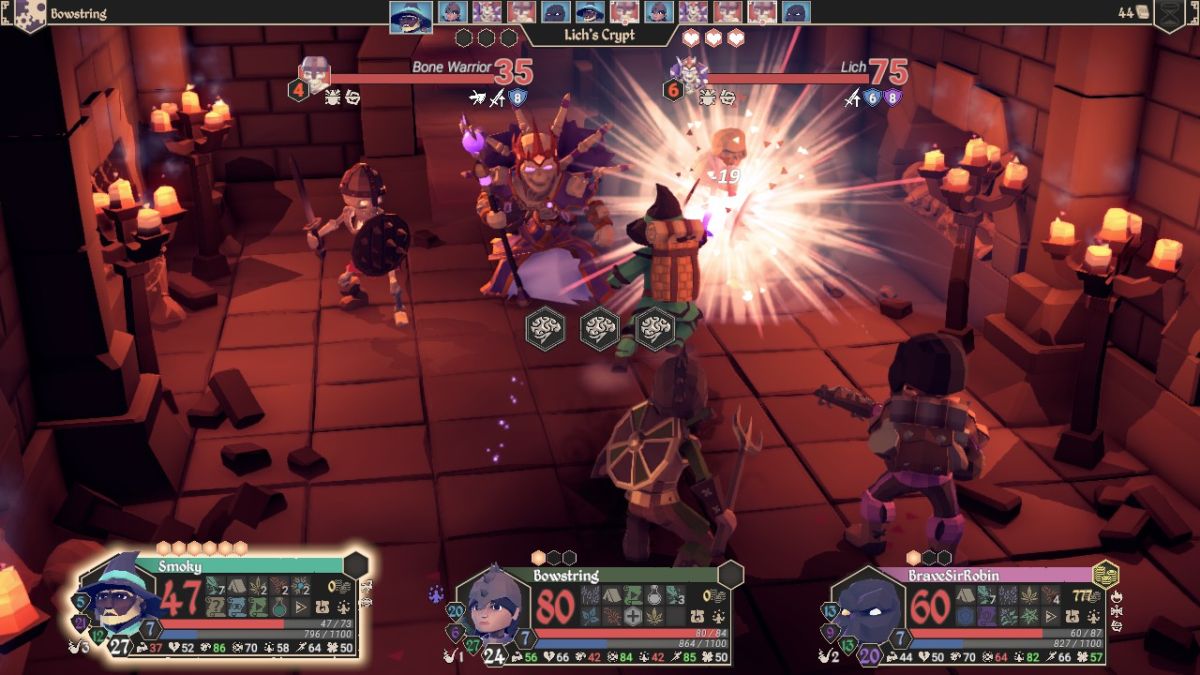Select Bowstring's plus-cross healing item
This screenshot has height=675, width=1200.
click(632, 616)
